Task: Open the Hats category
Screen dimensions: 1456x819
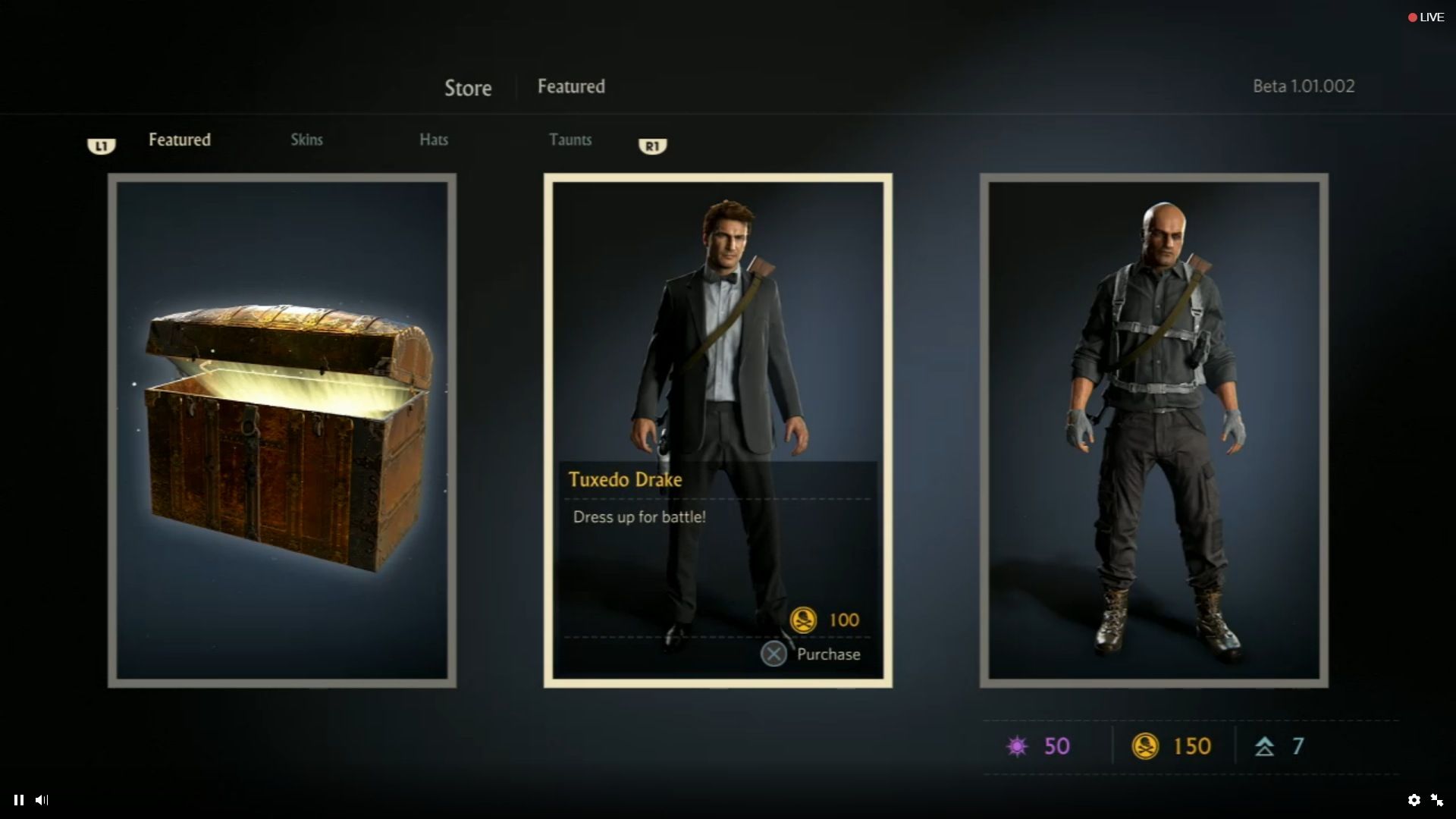Action: tap(434, 140)
